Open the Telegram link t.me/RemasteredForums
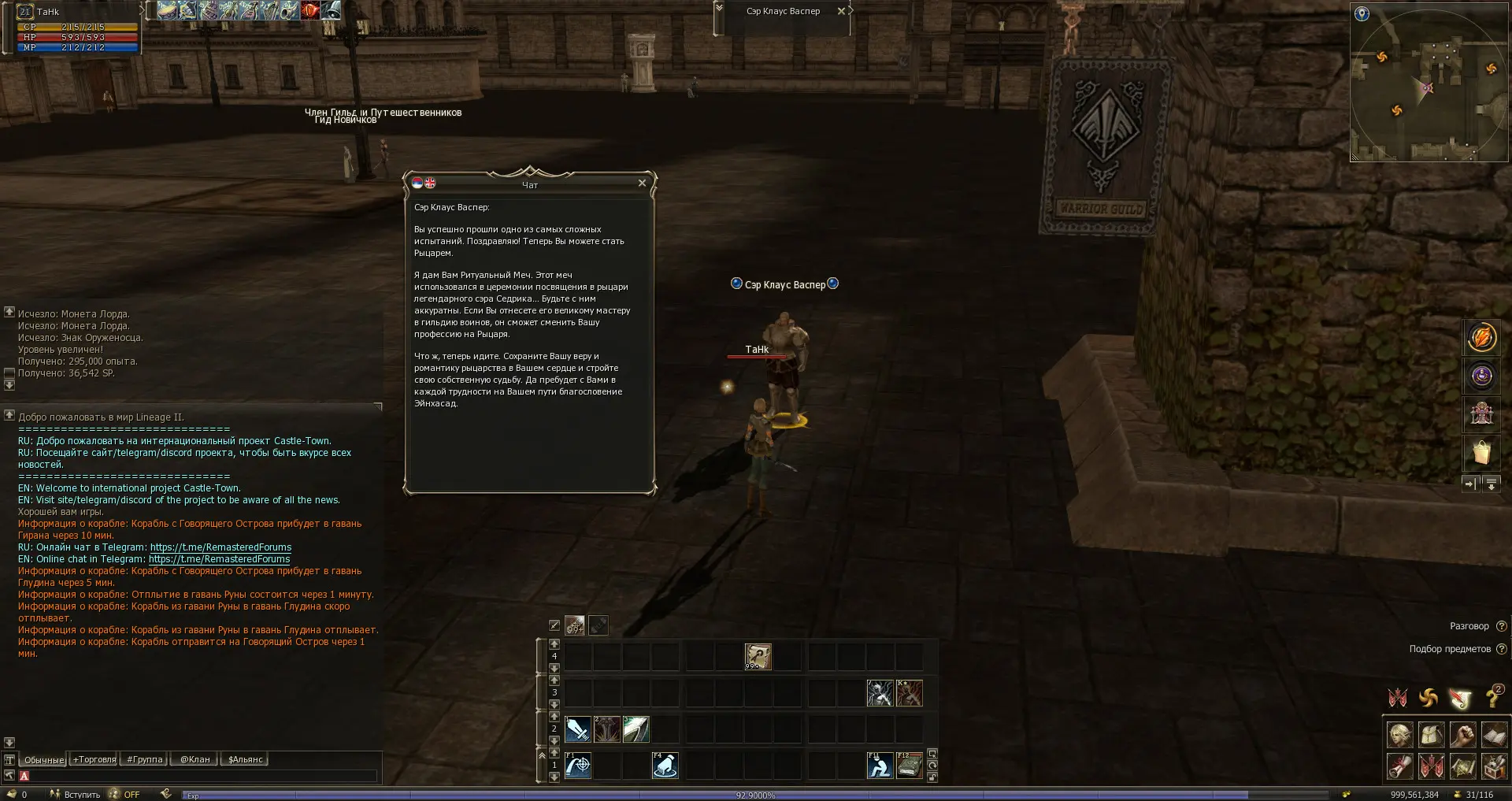The width and height of the screenshot is (1512, 801). pyautogui.click(x=220, y=547)
